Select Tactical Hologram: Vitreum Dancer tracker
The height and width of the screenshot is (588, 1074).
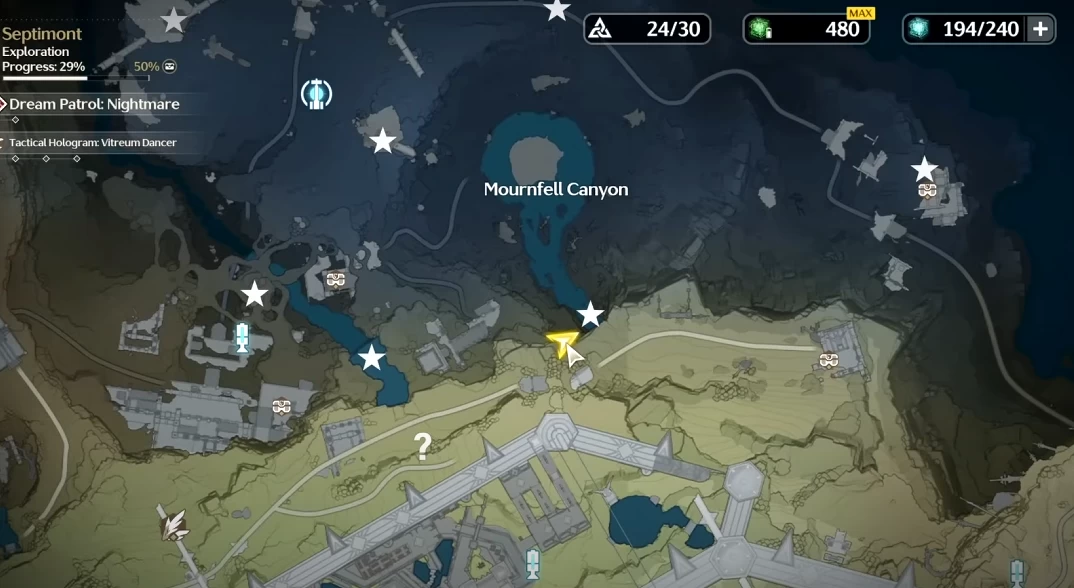[x=92, y=143]
